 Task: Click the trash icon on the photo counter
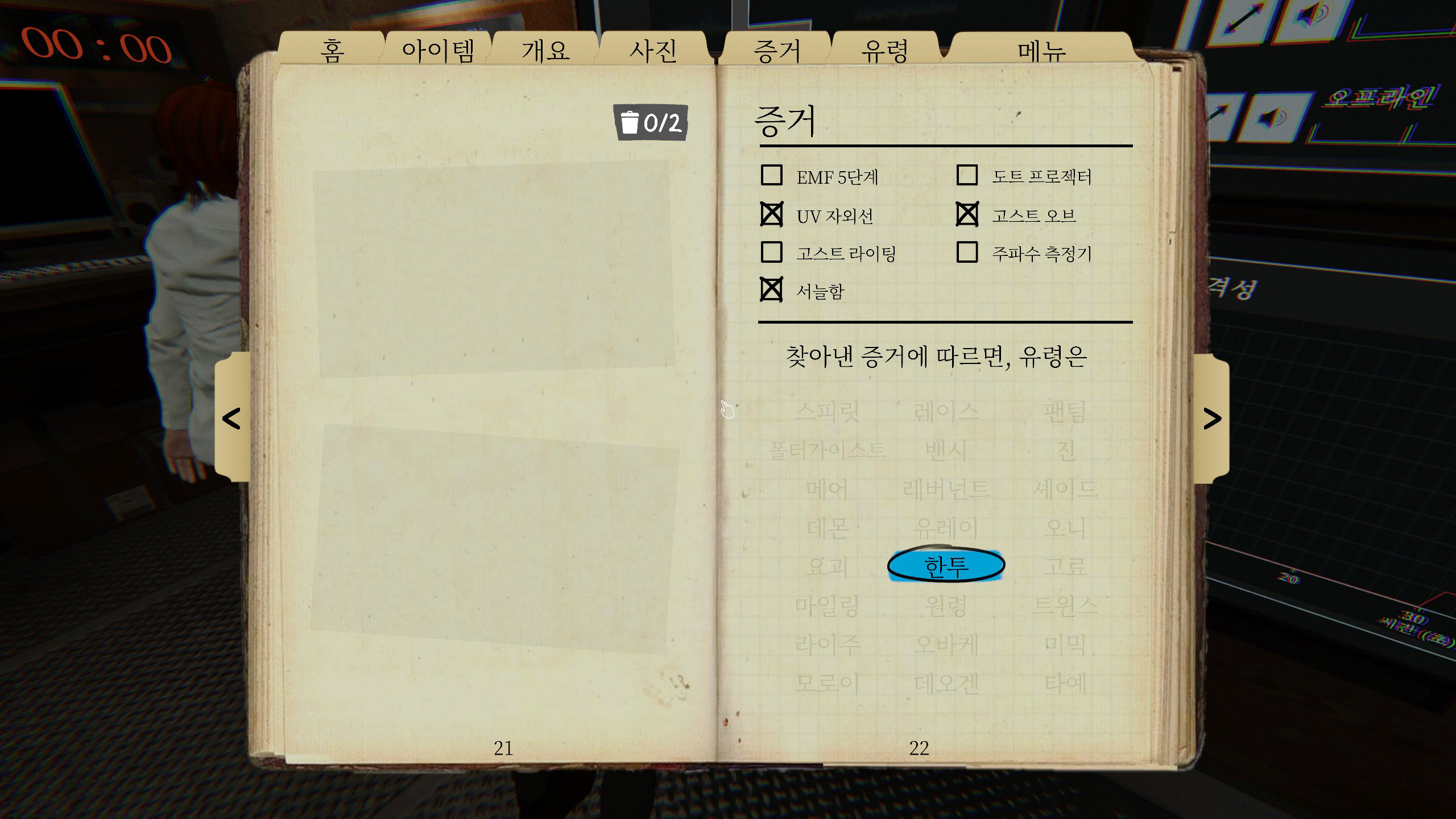(x=630, y=122)
